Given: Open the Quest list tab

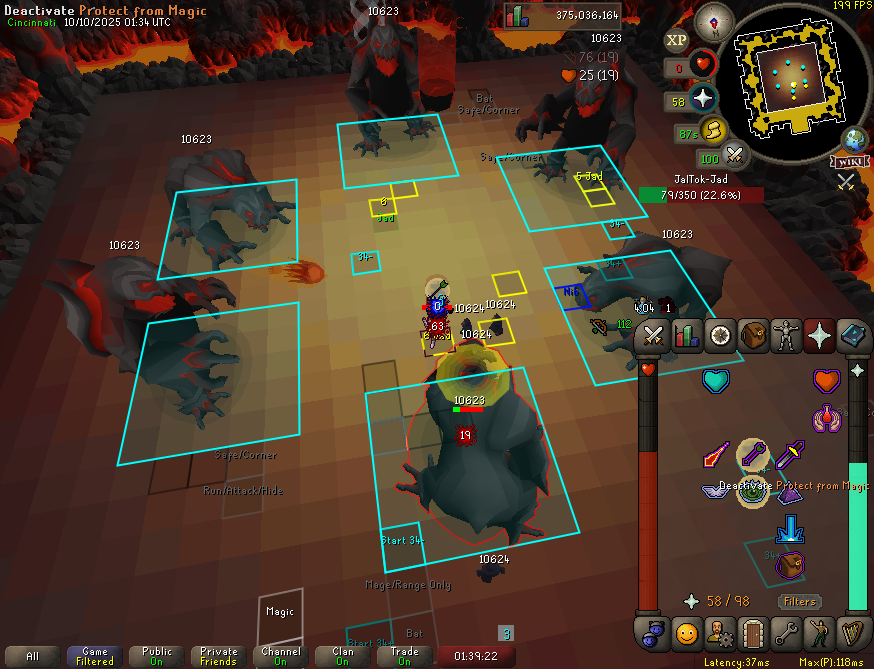Looking at the screenshot, I should [x=720, y=336].
